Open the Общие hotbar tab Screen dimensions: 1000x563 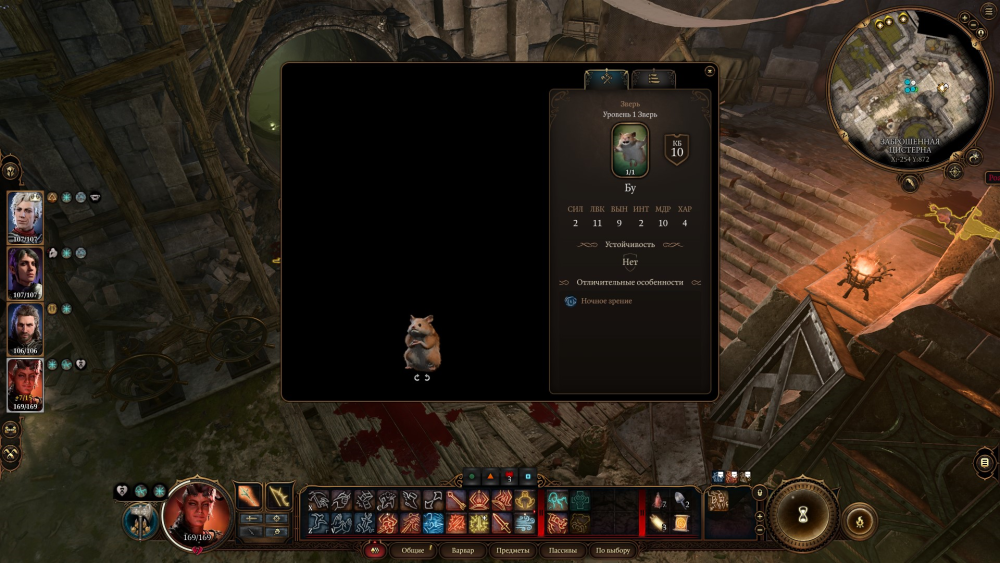coord(413,551)
